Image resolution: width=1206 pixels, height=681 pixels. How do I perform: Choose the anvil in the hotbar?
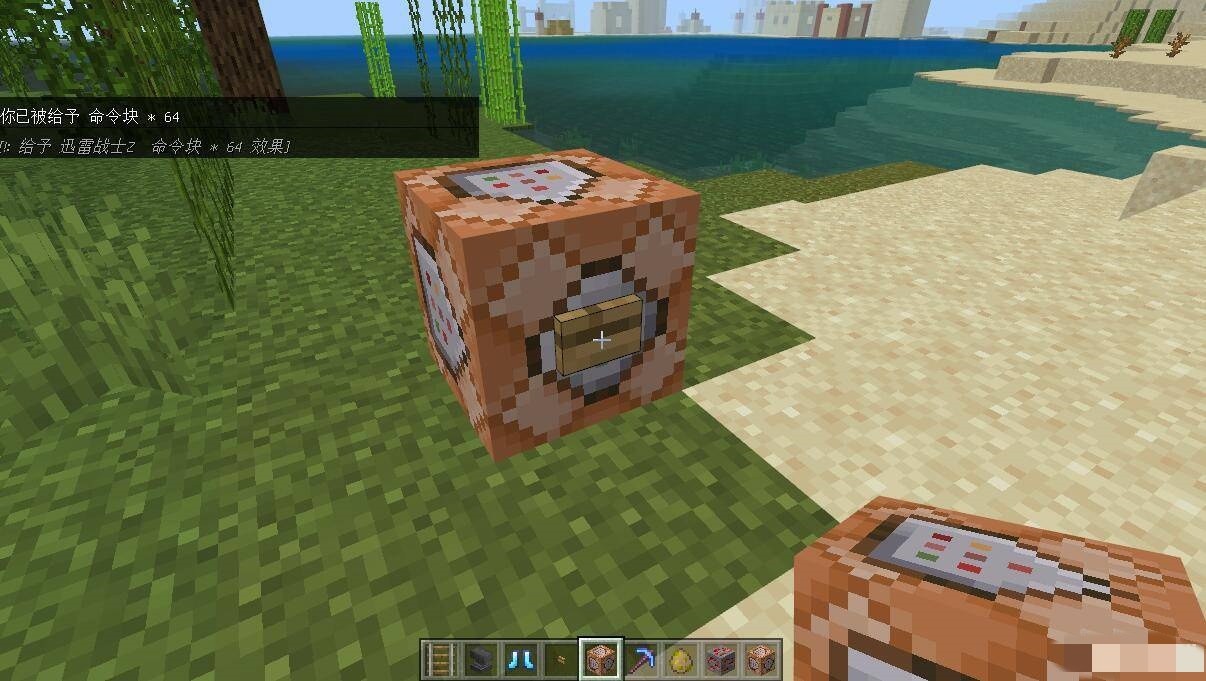[x=480, y=659]
